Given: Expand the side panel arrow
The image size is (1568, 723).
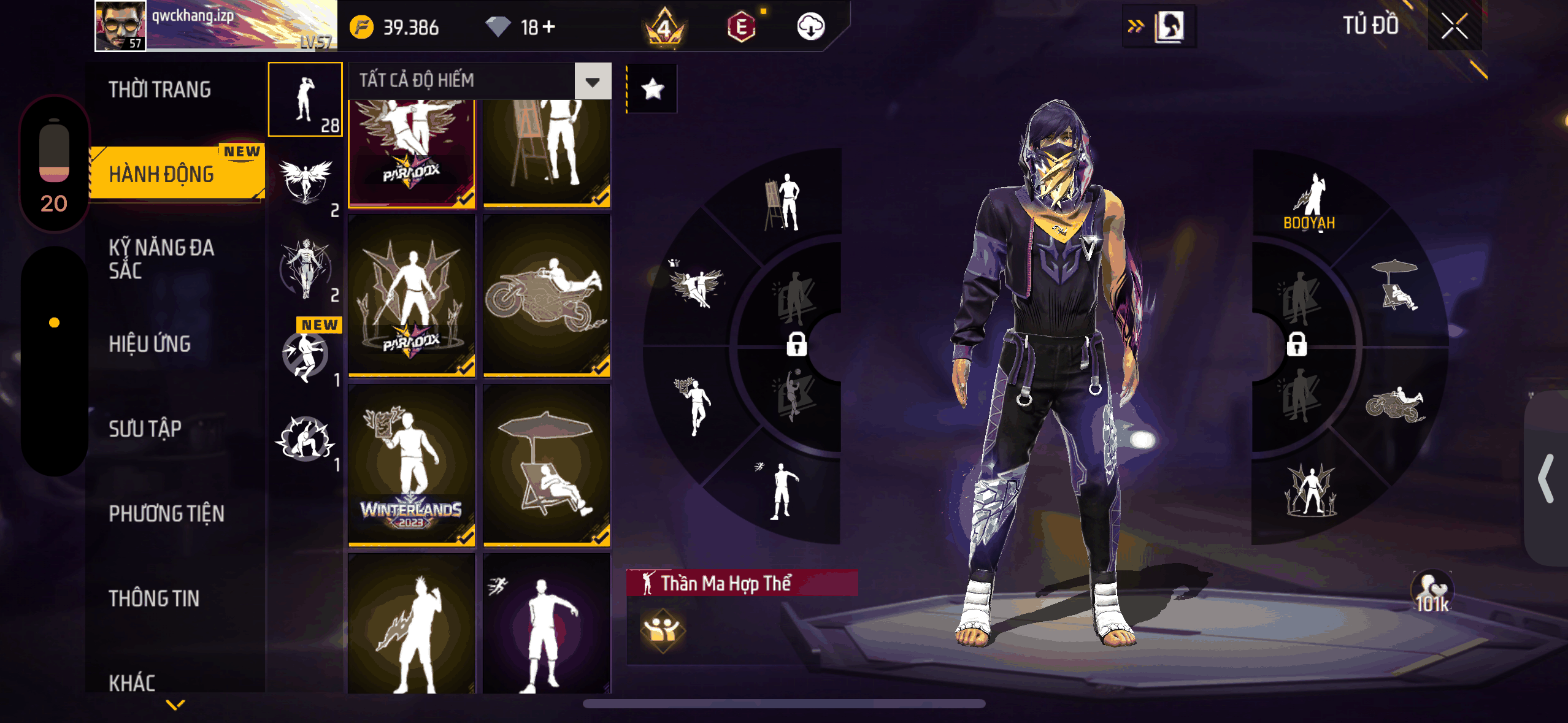Looking at the screenshot, I should (x=1546, y=478).
